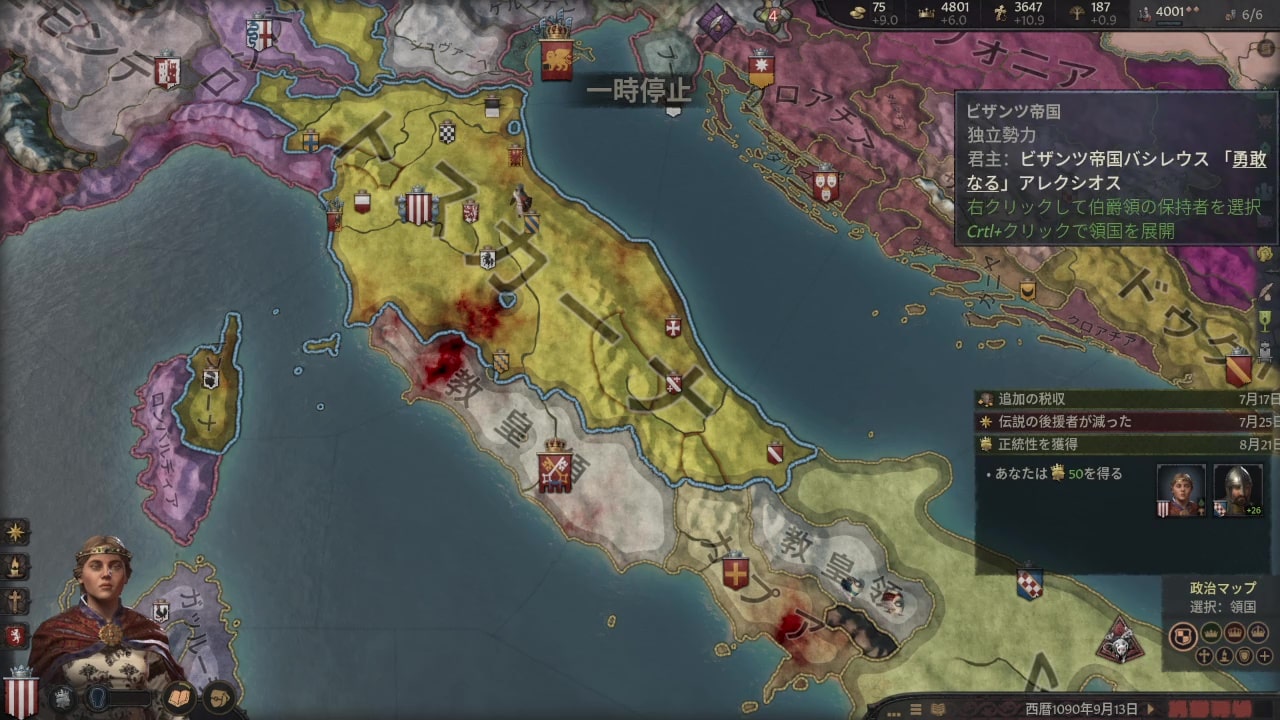
Task: Open the open-book decisions button
Action: point(178,696)
